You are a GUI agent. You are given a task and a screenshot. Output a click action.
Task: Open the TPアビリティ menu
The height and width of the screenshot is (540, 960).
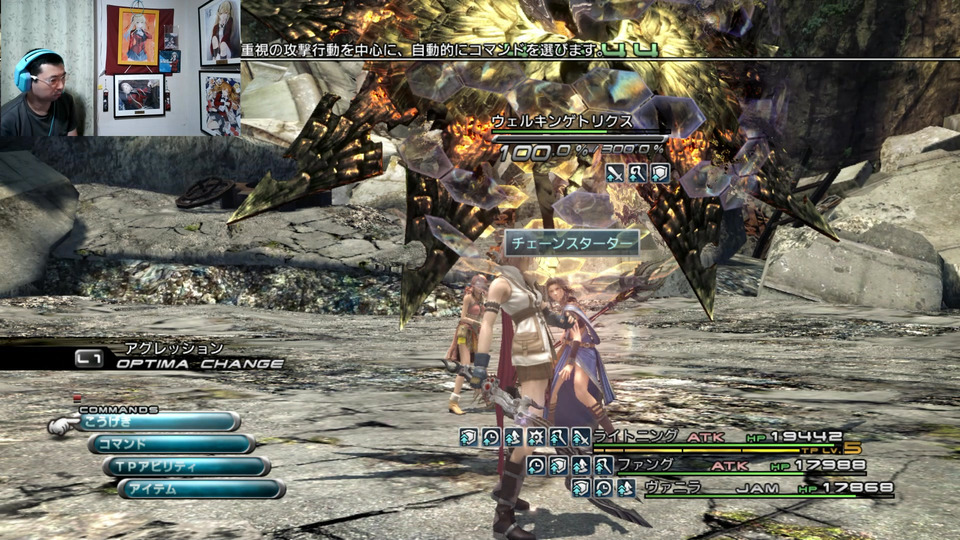point(186,467)
